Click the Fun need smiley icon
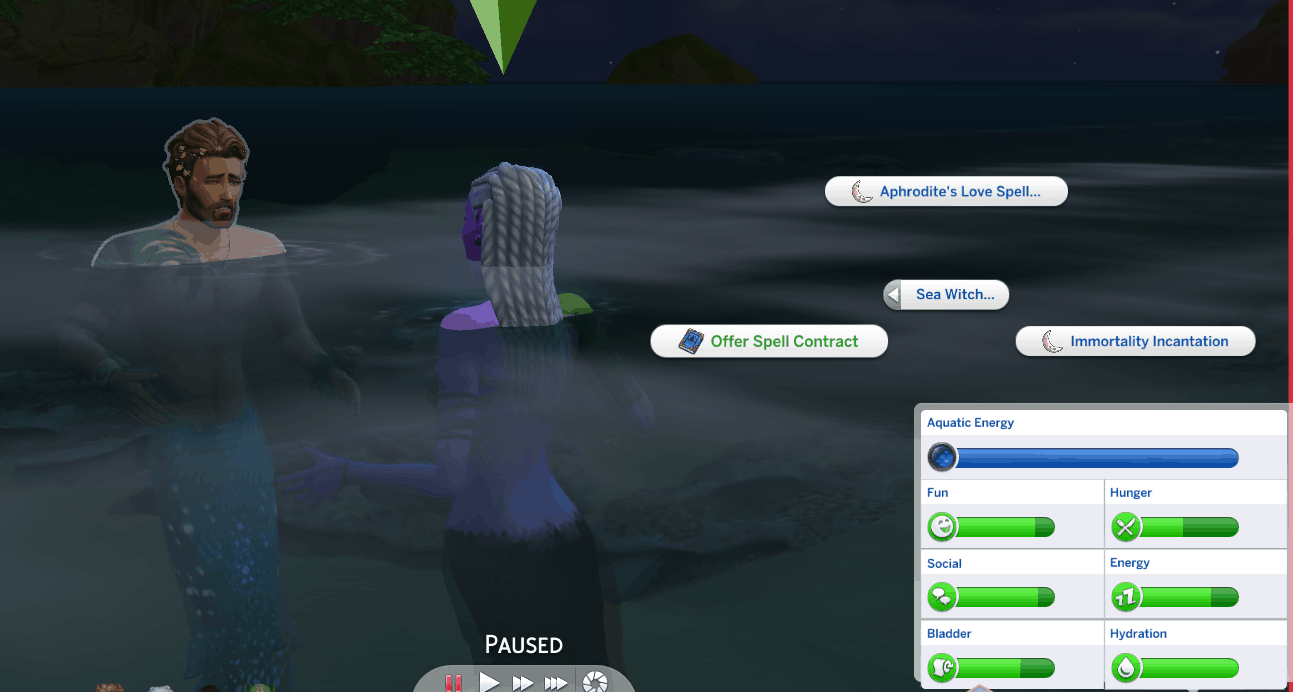 point(942,527)
